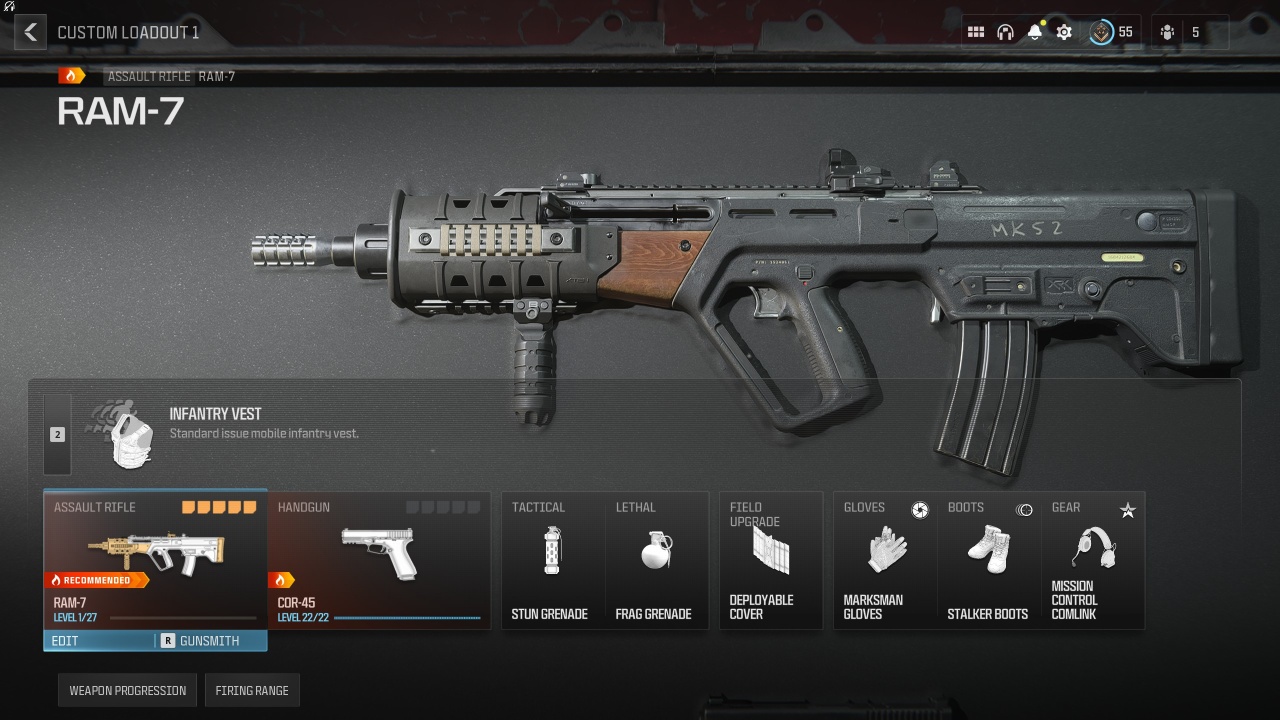Open the player rank level 55 badge

coord(1110,32)
